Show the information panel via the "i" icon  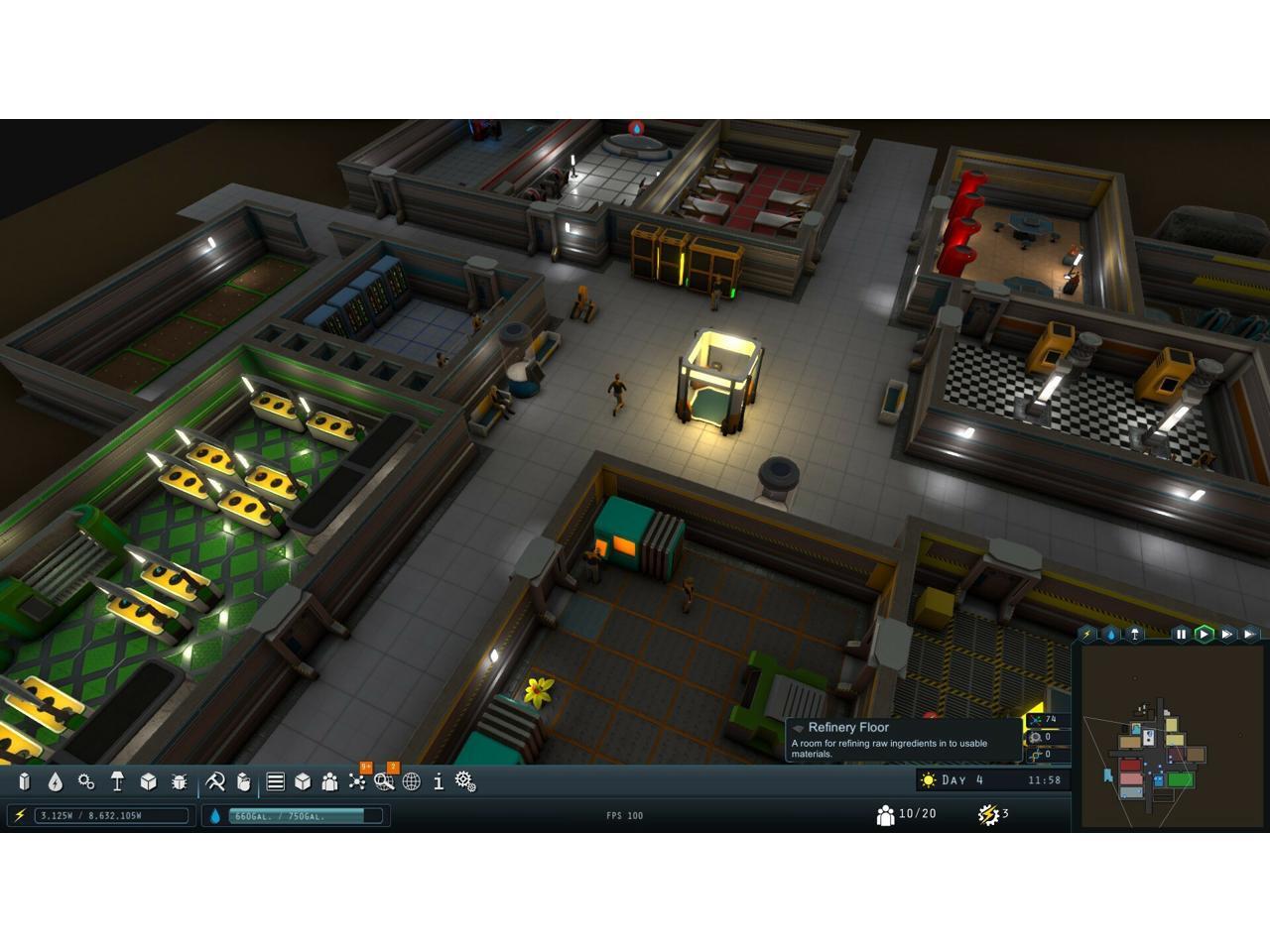438,782
